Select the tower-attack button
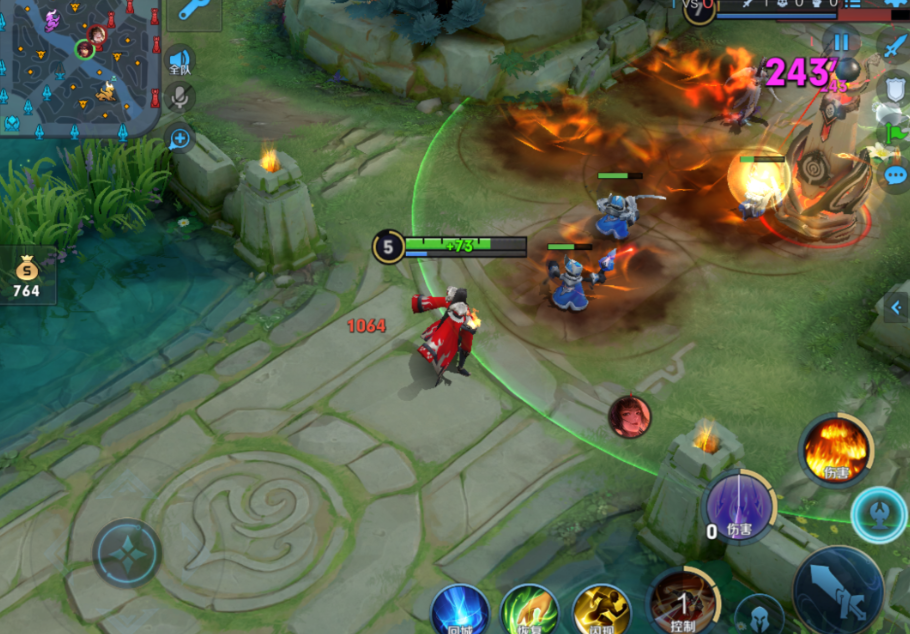The image size is (910, 634). [x=879, y=514]
